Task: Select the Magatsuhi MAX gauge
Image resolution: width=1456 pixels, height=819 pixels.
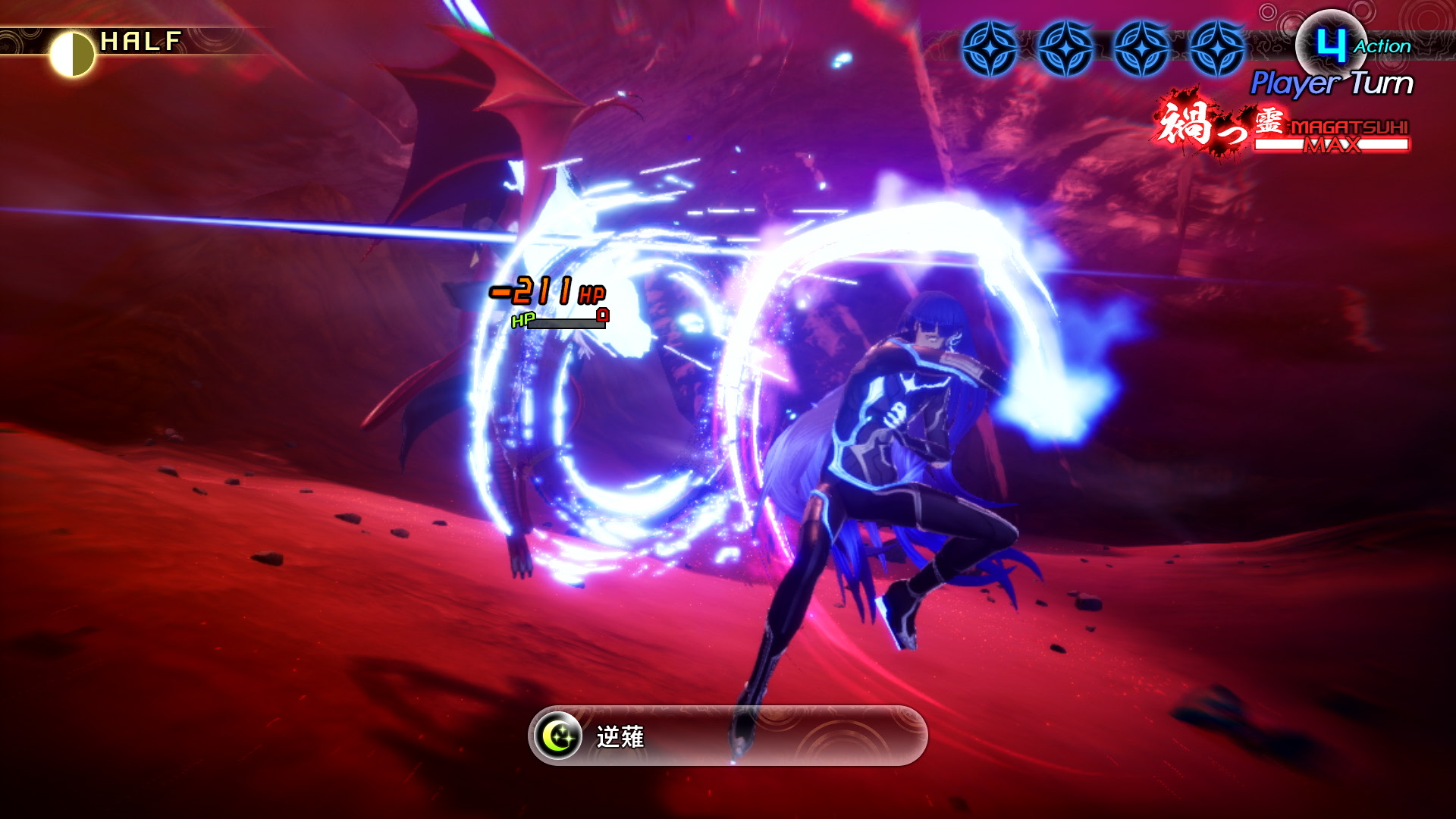Action: pyautogui.click(x=1332, y=143)
